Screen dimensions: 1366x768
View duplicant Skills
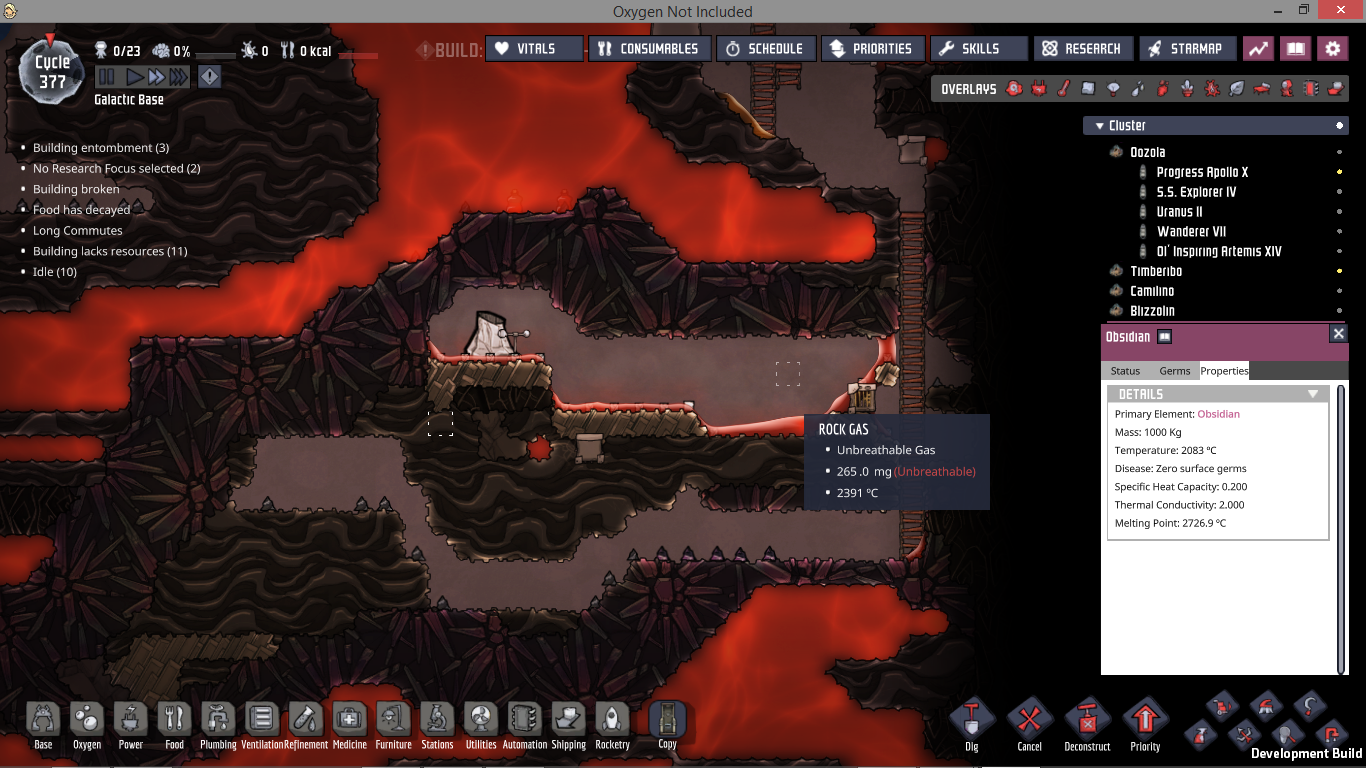978,48
